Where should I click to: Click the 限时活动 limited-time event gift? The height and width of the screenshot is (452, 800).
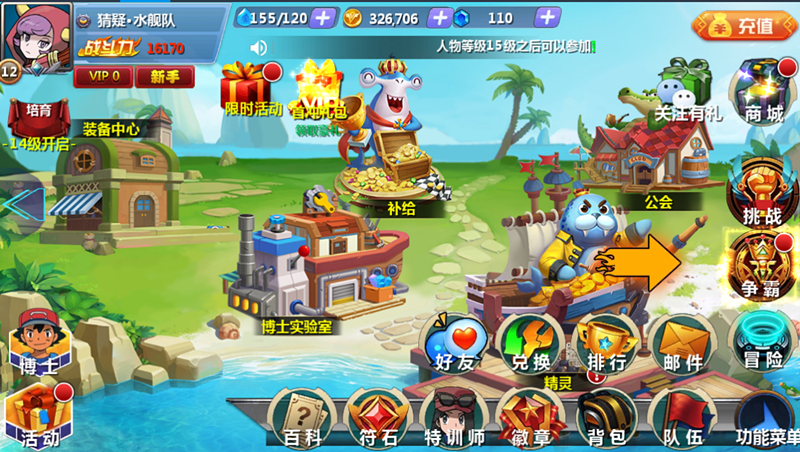(x=252, y=90)
